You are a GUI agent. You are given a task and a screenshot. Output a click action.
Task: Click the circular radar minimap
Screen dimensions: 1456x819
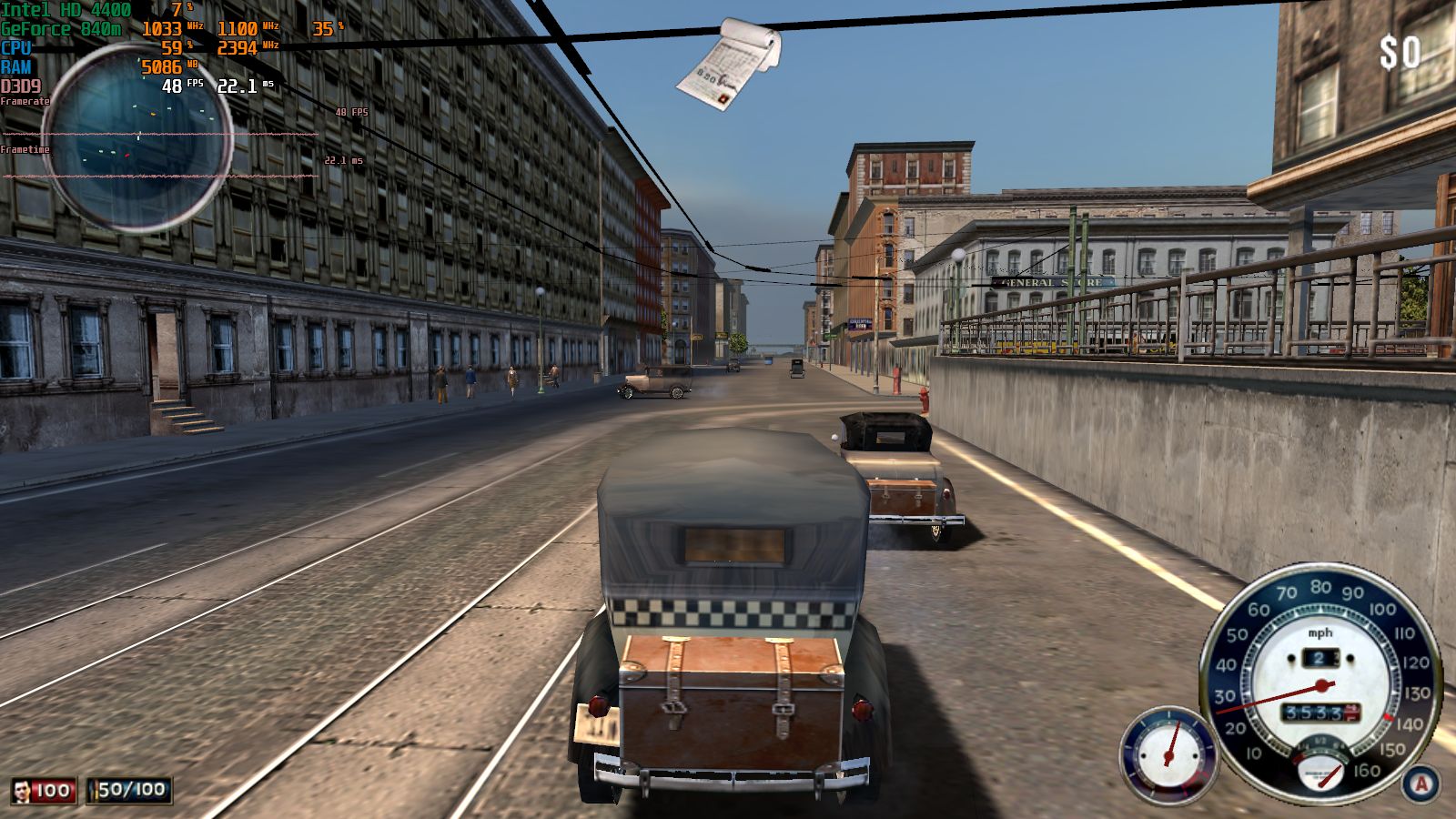(136, 138)
